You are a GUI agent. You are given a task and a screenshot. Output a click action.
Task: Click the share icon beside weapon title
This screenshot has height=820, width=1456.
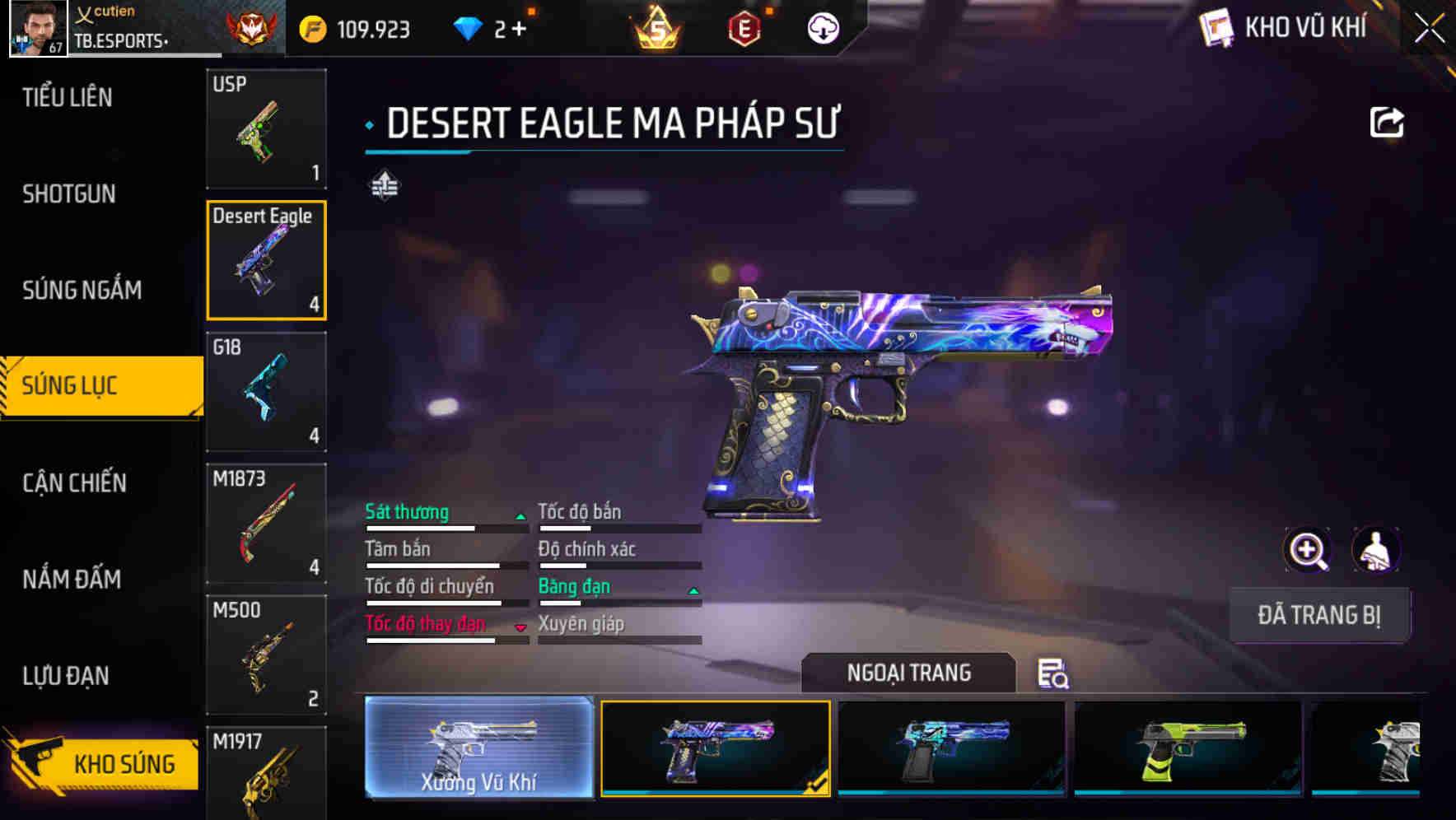[x=1388, y=121]
